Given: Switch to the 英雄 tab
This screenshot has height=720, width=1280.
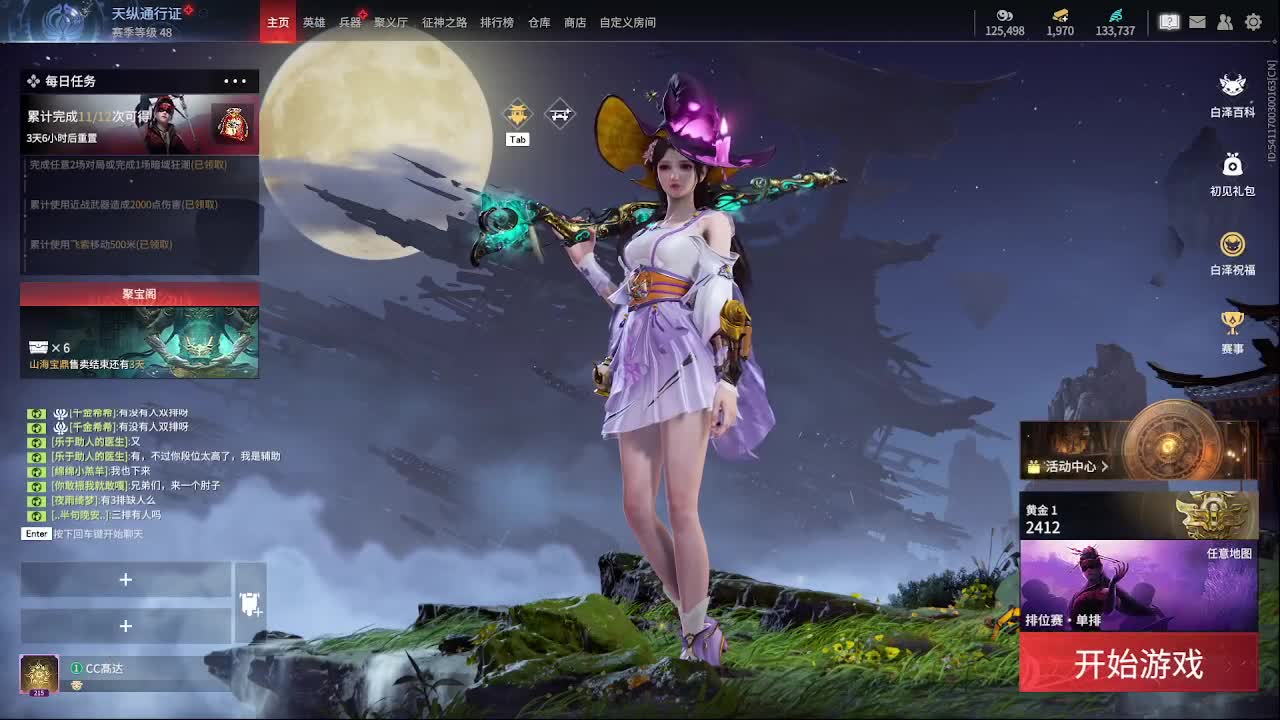Looking at the screenshot, I should (x=315, y=21).
